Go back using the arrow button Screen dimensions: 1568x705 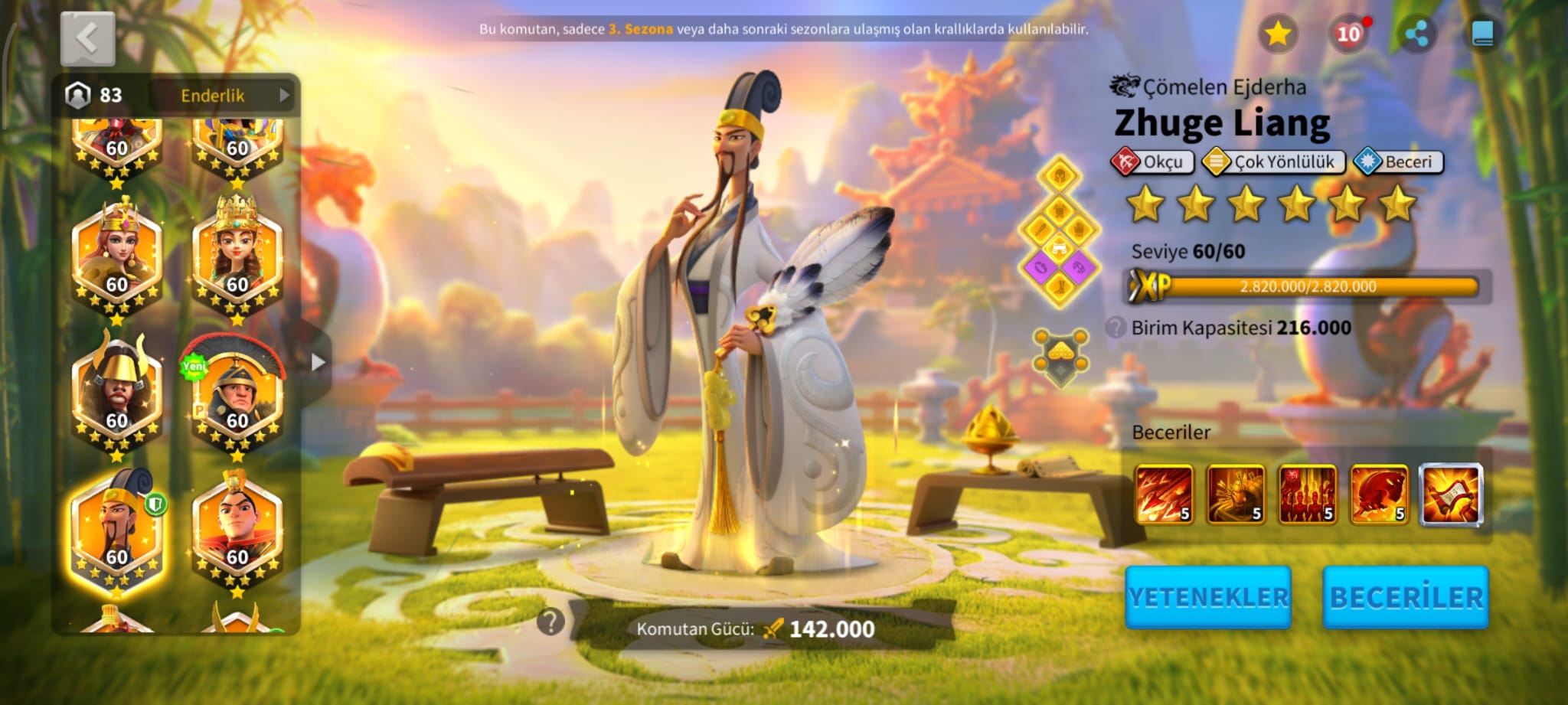click(87, 38)
